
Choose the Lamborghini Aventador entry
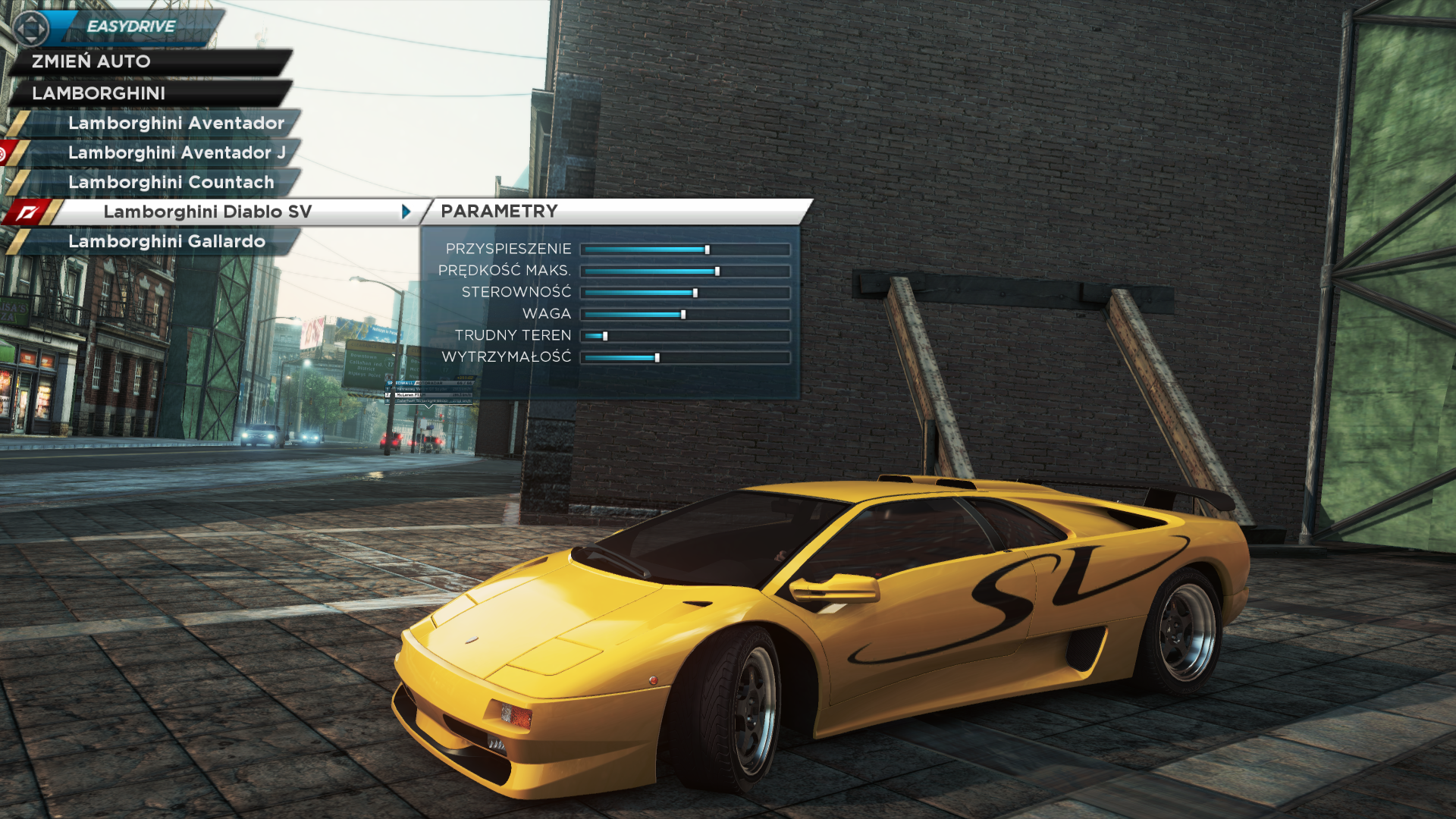click(176, 123)
